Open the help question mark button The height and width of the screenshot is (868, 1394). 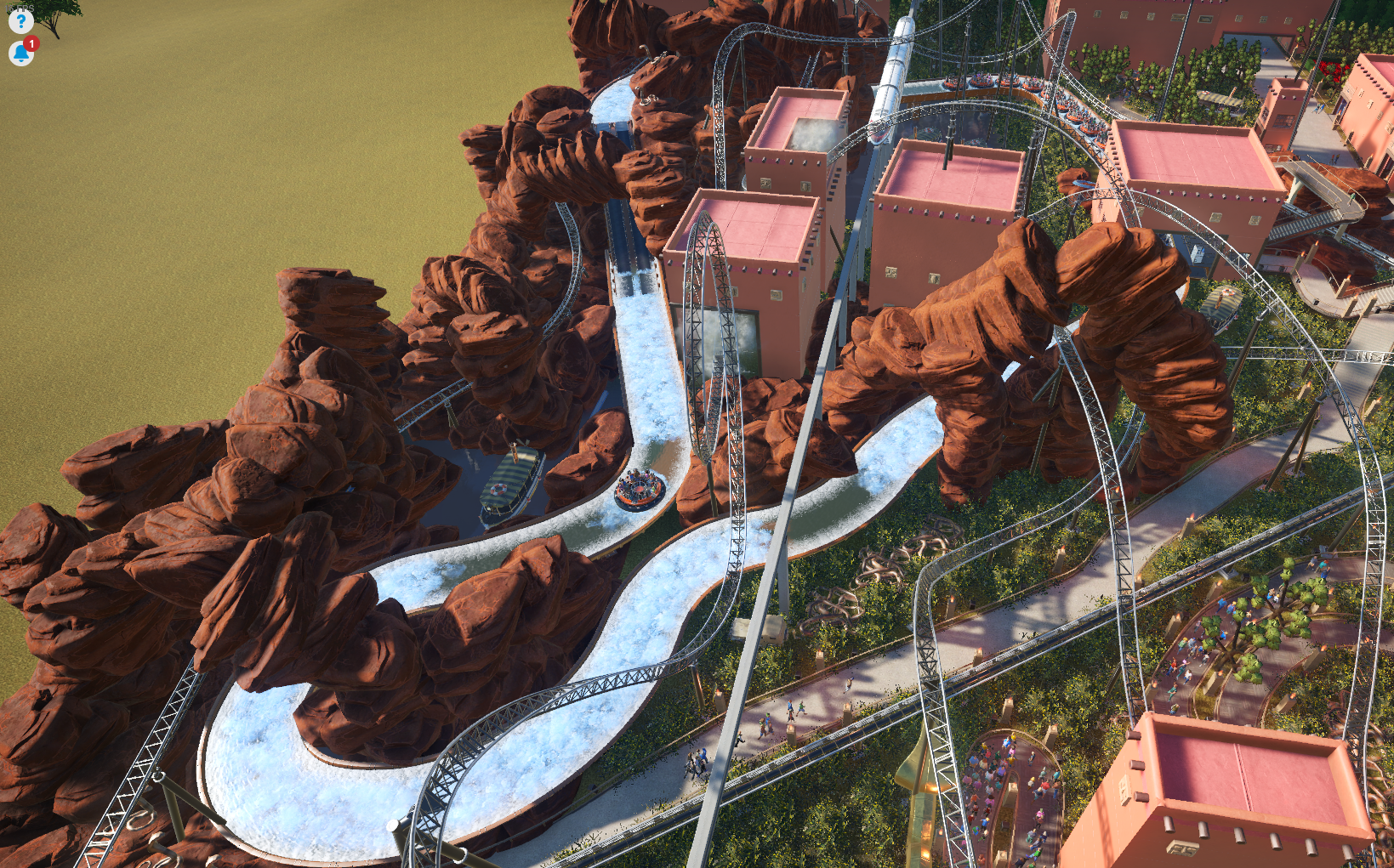[x=20, y=20]
